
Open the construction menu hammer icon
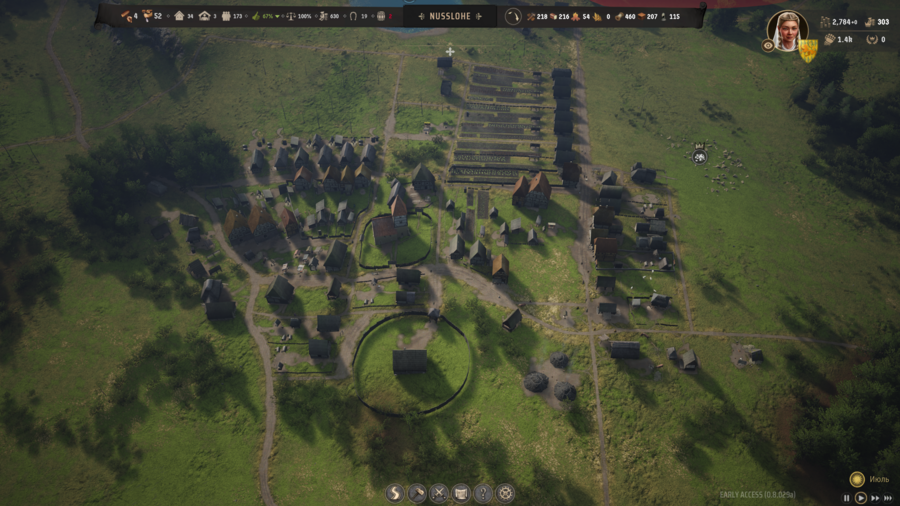pyautogui.click(x=417, y=493)
